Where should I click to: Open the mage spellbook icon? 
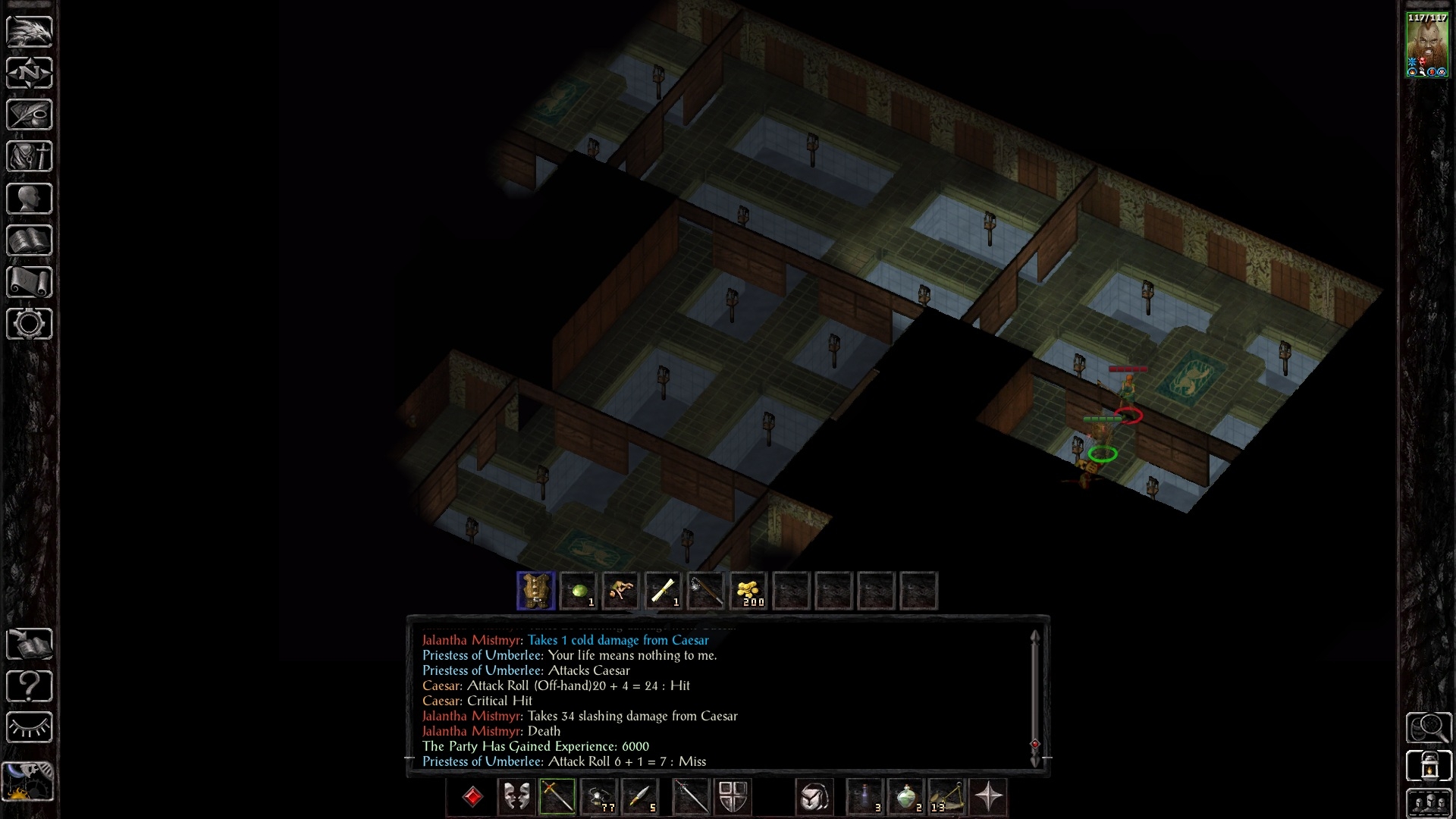(30, 240)
